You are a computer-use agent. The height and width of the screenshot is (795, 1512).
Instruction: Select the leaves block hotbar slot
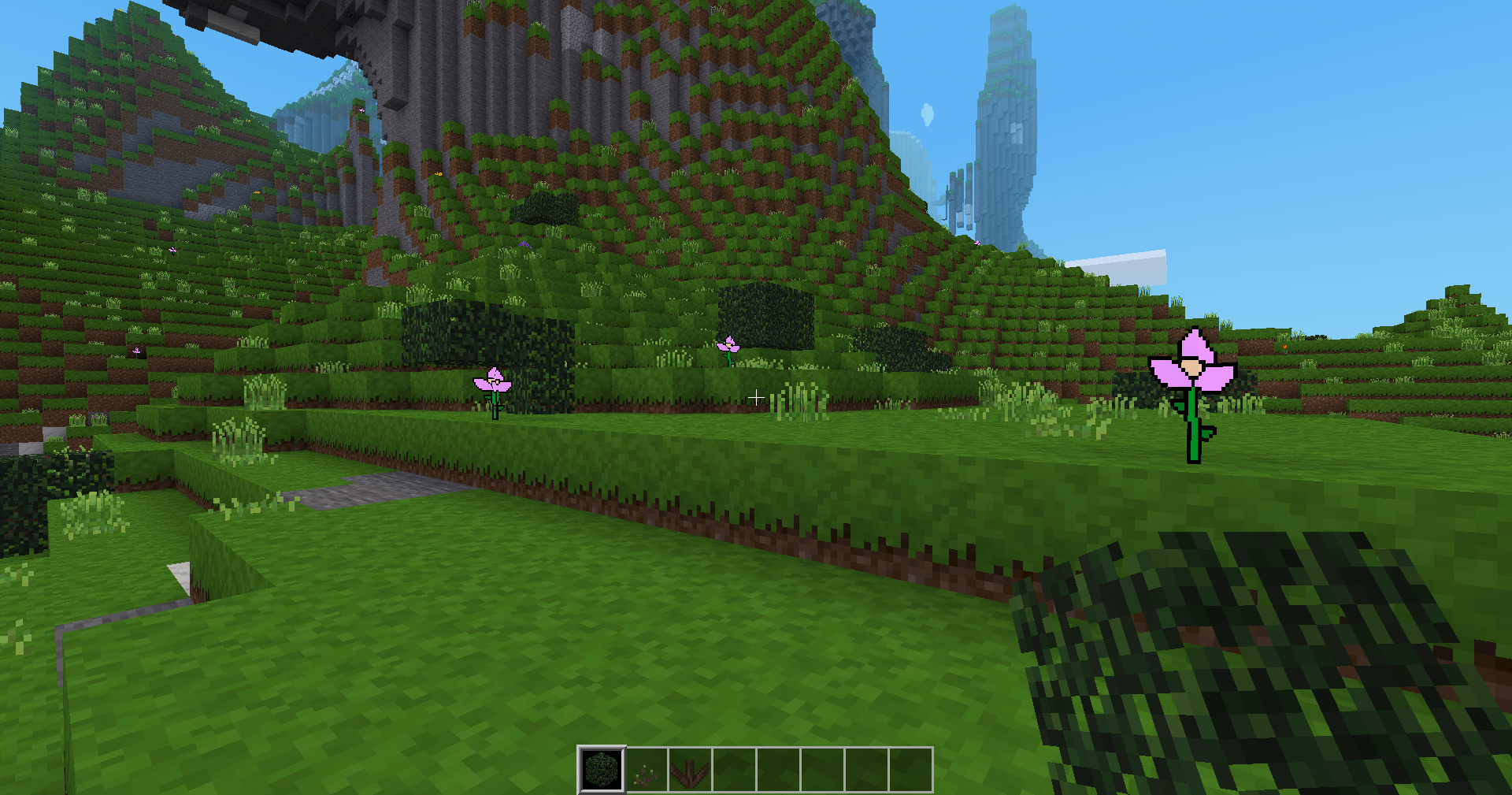(x=602, y=770)
